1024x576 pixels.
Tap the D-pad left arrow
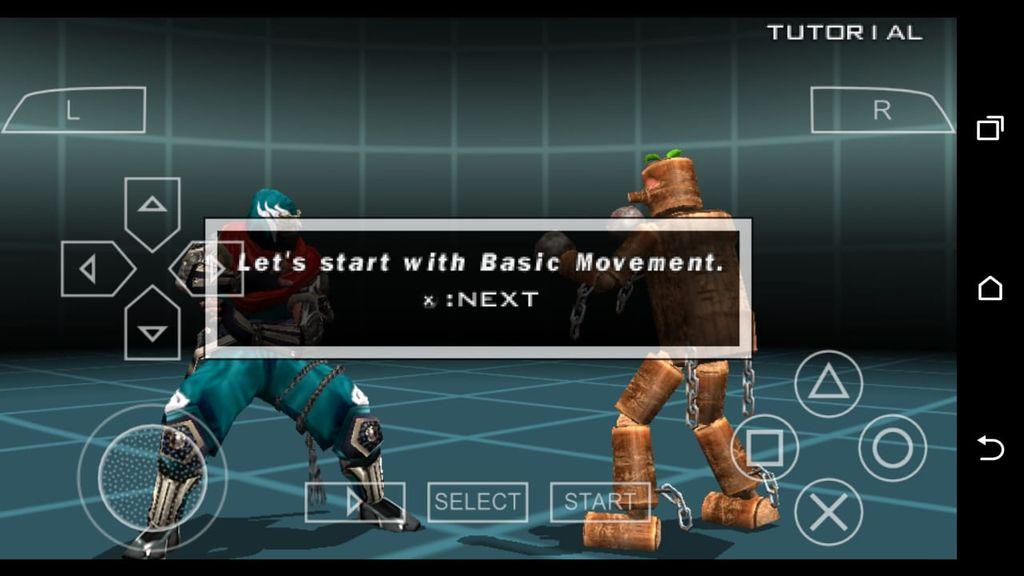pos(92,269)
